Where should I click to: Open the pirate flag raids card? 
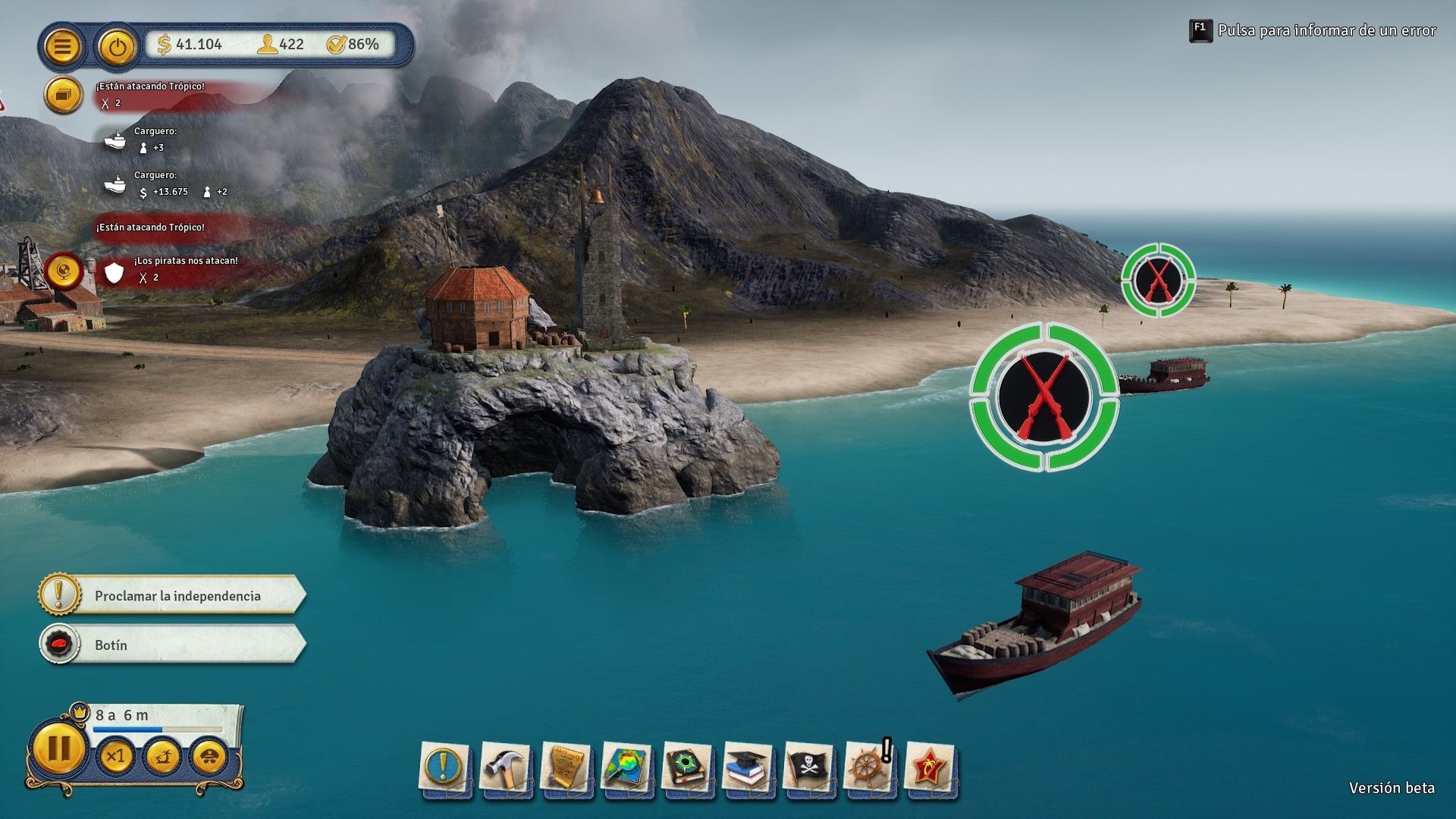pyautogui.click(x=808, y=767)
